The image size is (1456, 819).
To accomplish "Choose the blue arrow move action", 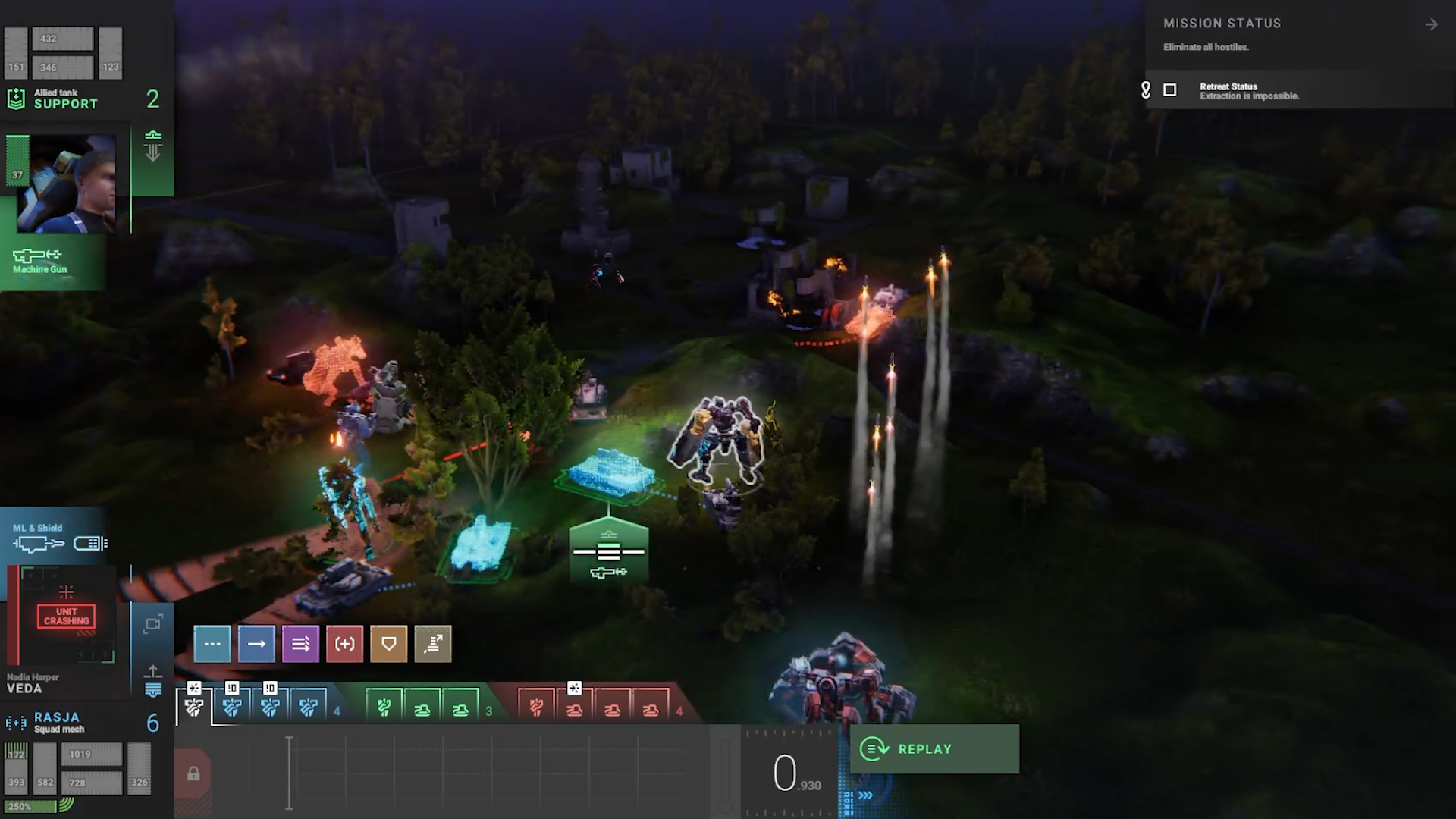I will tap(256, 644).
